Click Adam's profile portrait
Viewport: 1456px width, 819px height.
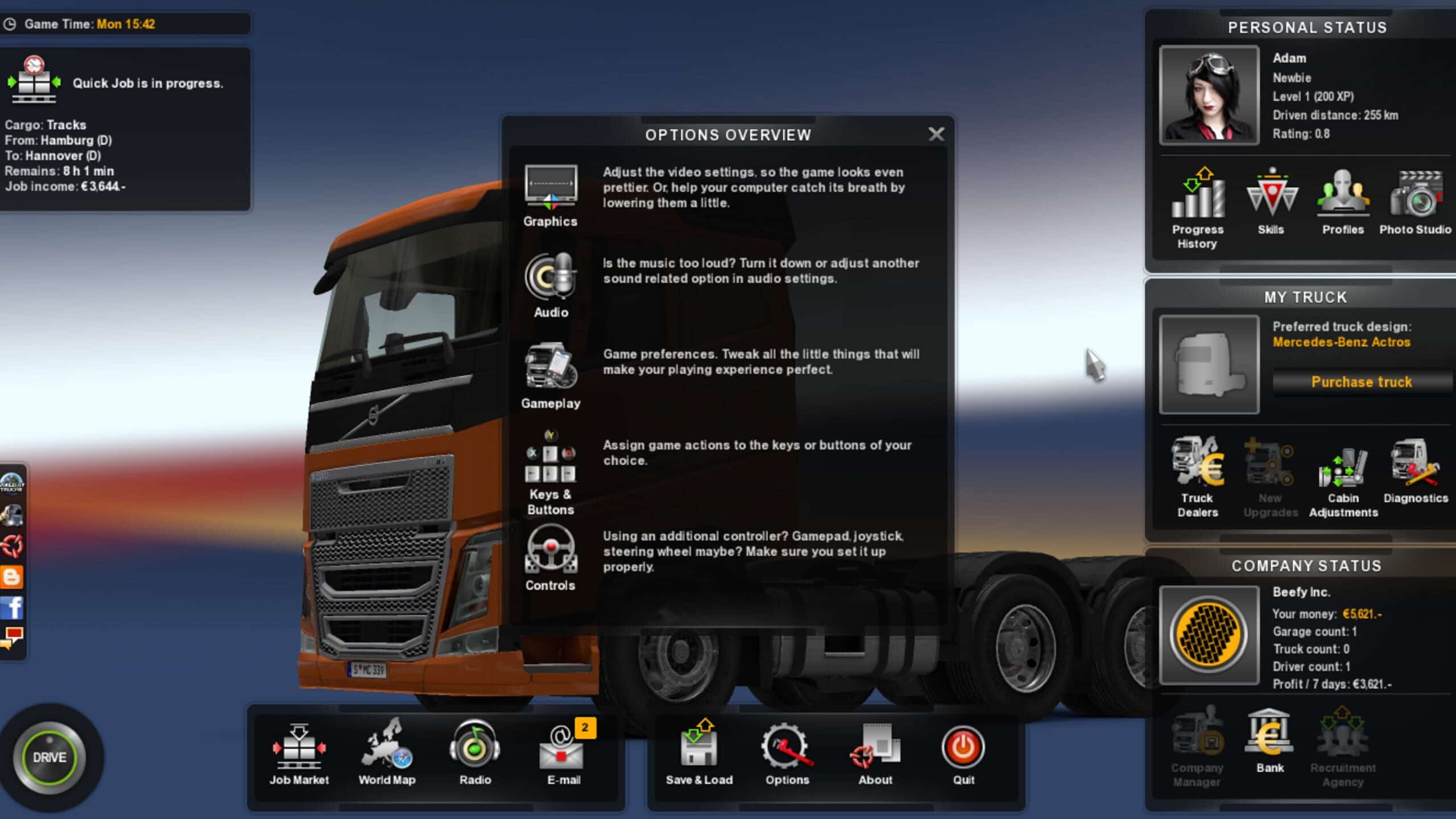(x=1209, y=96)
